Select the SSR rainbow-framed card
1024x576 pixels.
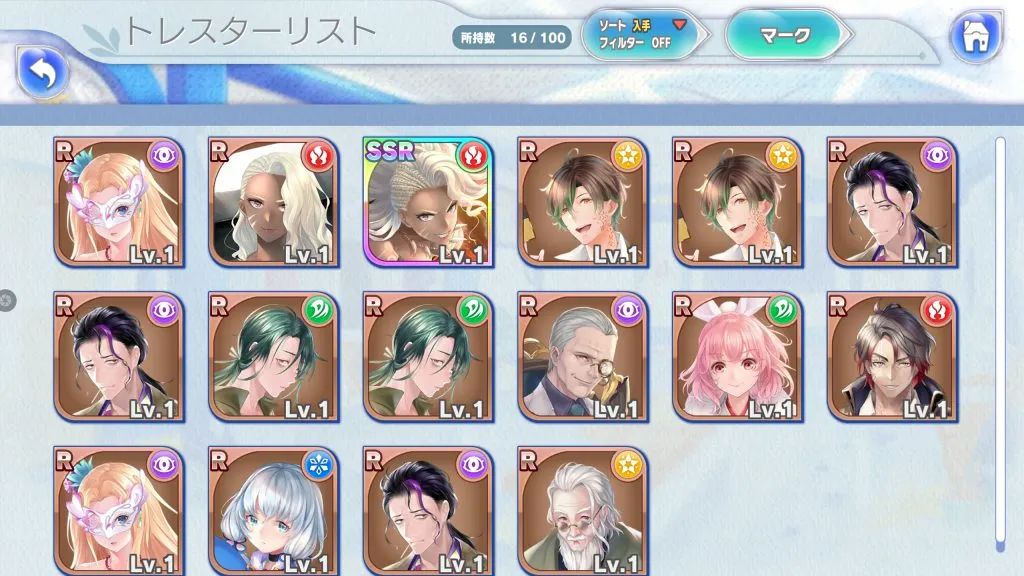coord(428,202)
